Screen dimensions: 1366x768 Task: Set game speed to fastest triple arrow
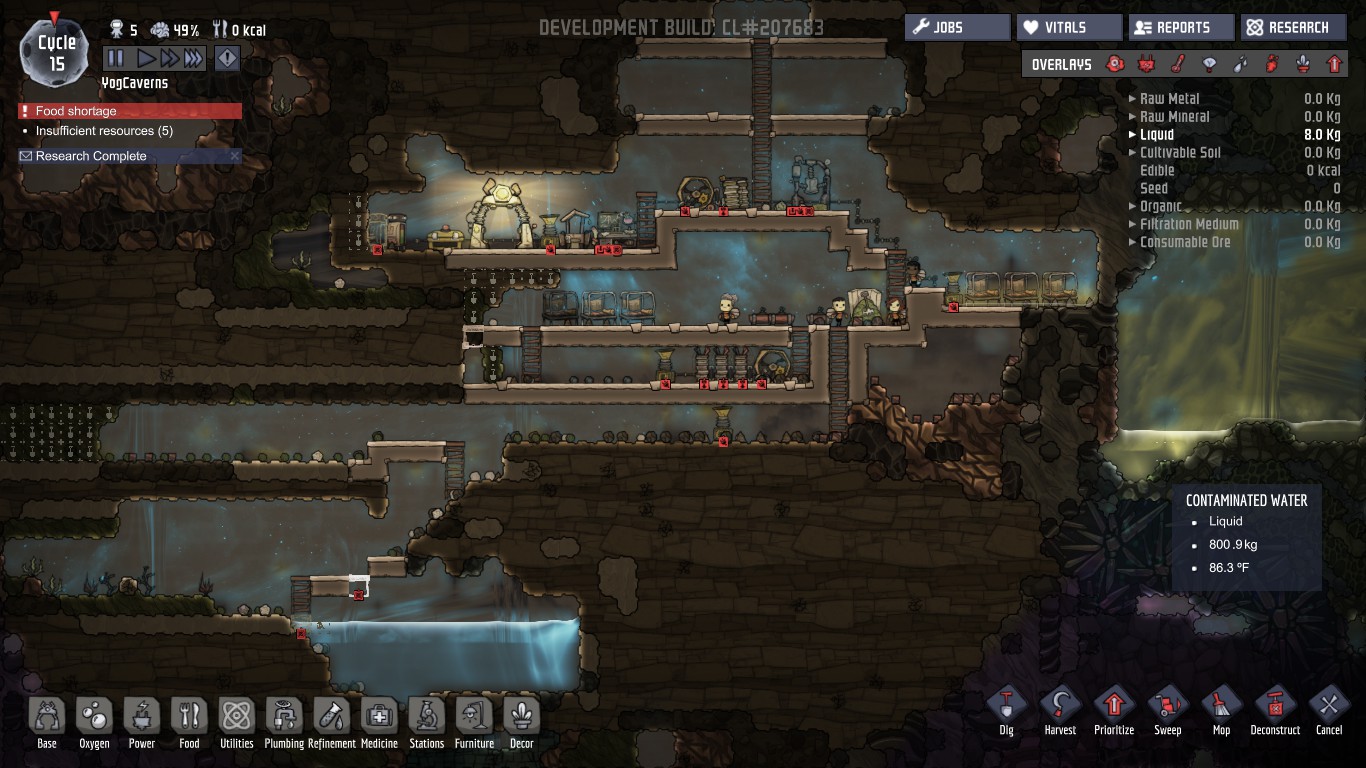194,59
